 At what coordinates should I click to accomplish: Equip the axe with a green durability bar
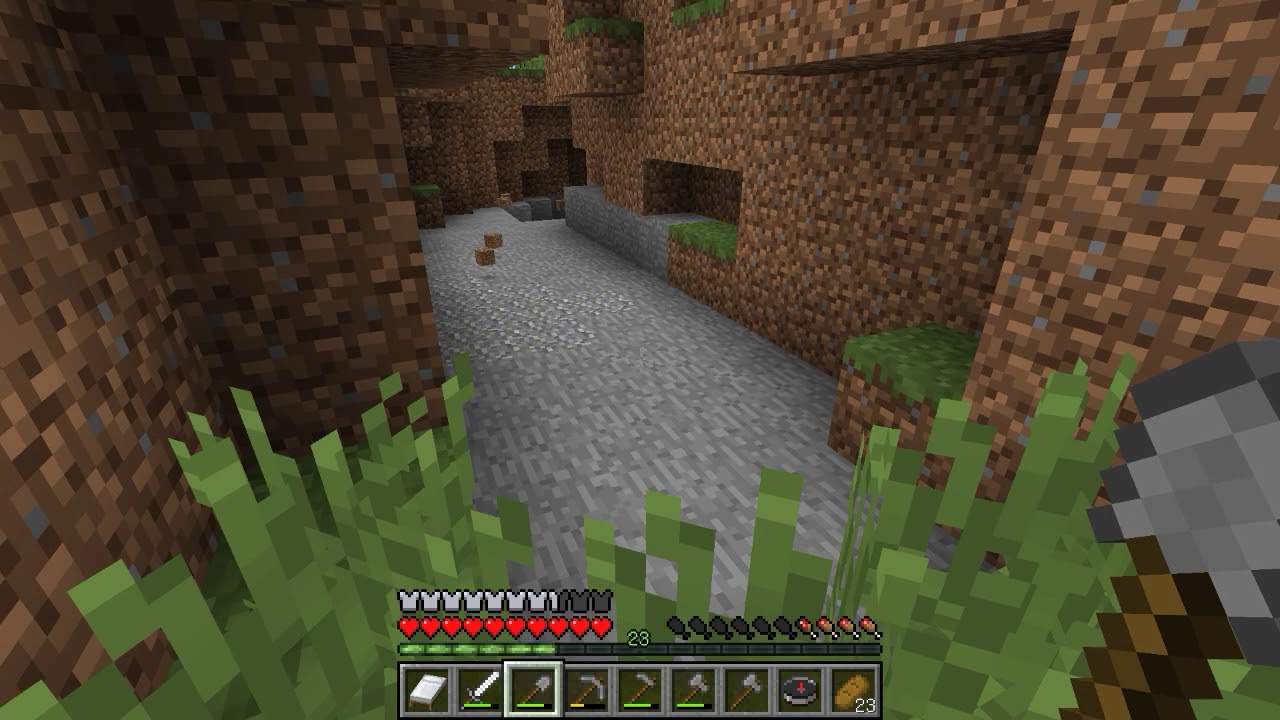point(693,690)
